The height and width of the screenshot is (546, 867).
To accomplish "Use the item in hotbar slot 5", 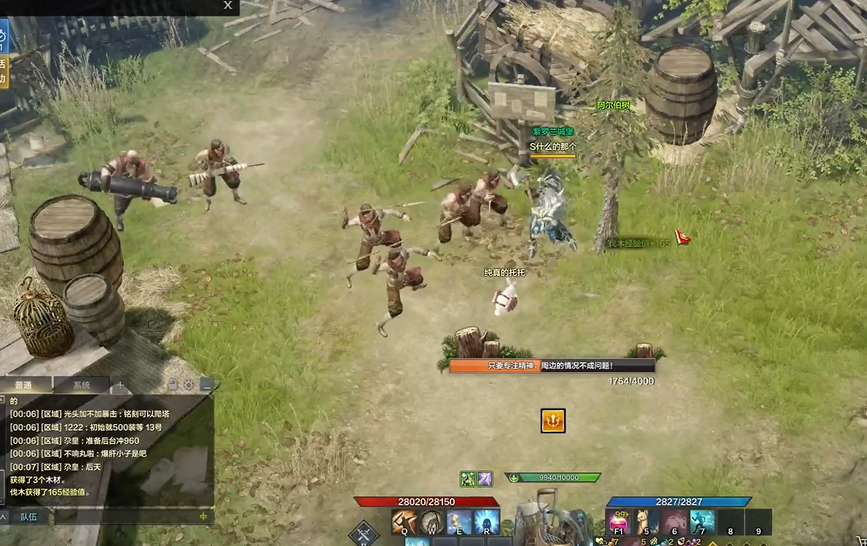I will (x=647, y=522).
